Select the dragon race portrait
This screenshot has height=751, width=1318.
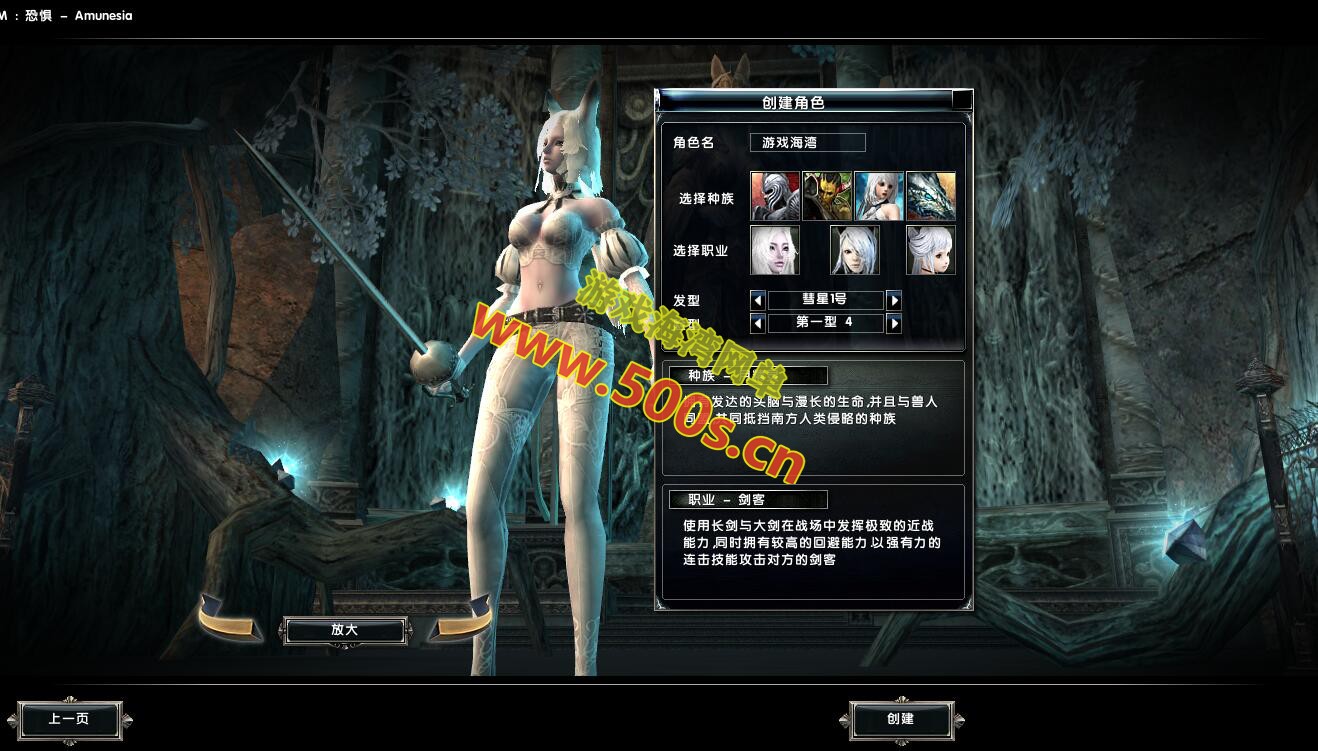[932, 195]
